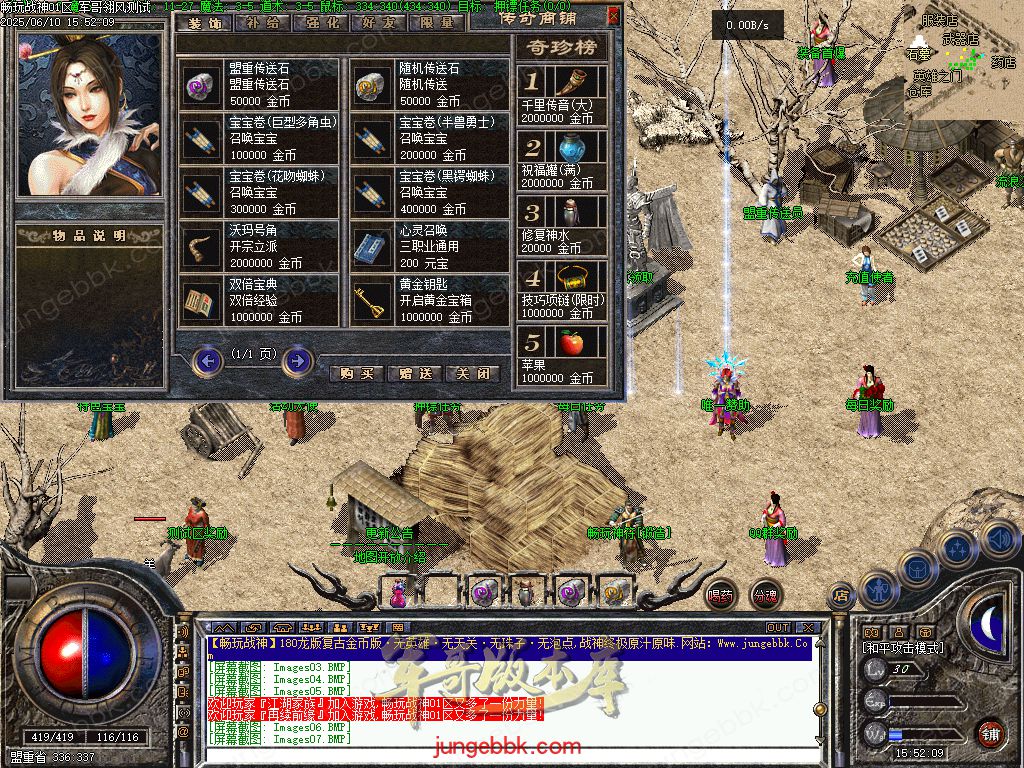
Task: Close the 传奇商铺 shop window
Action: pyautogui.click(x=613, y=16)
